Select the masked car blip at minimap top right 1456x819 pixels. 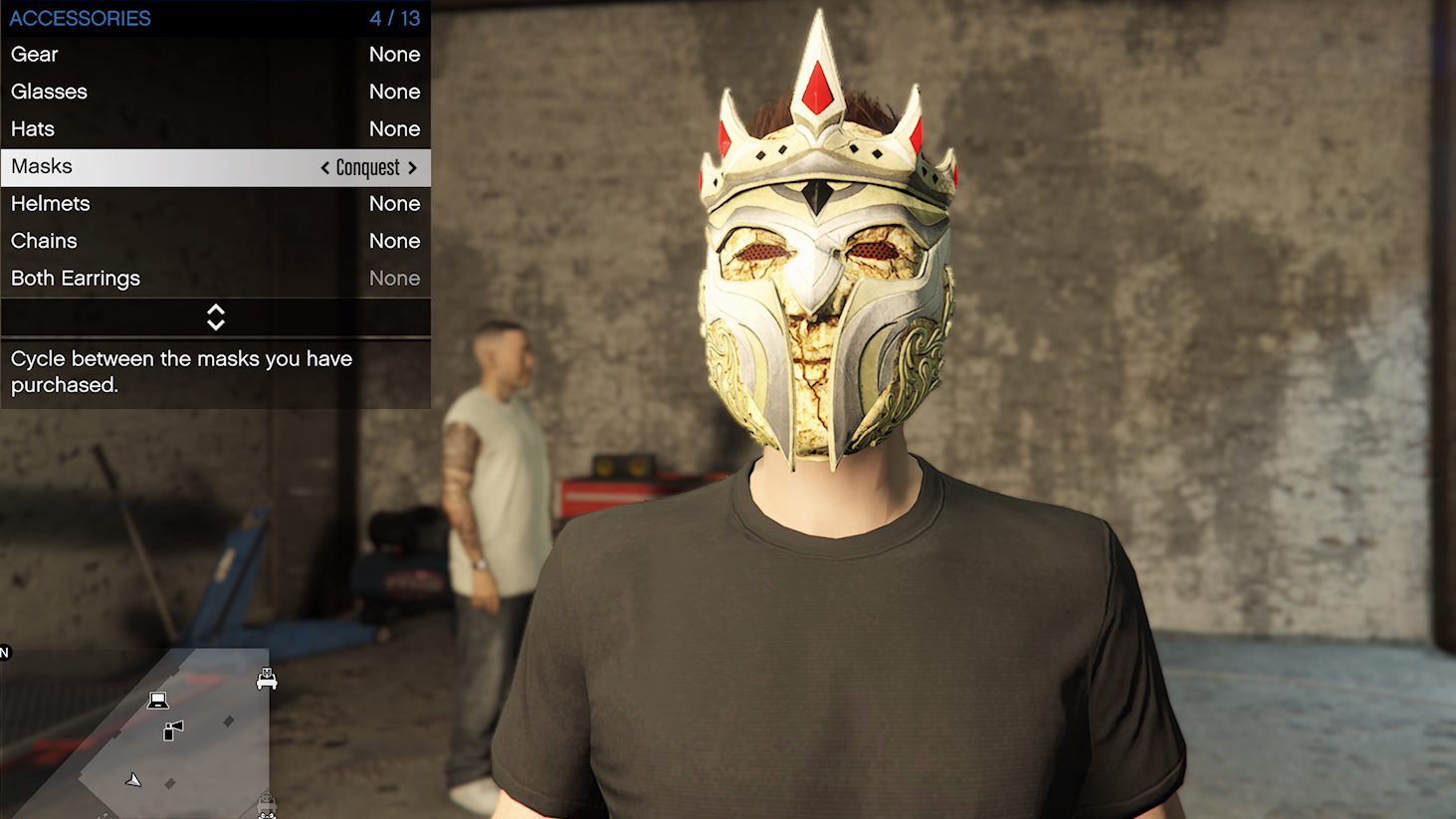(x=267, y=680)
